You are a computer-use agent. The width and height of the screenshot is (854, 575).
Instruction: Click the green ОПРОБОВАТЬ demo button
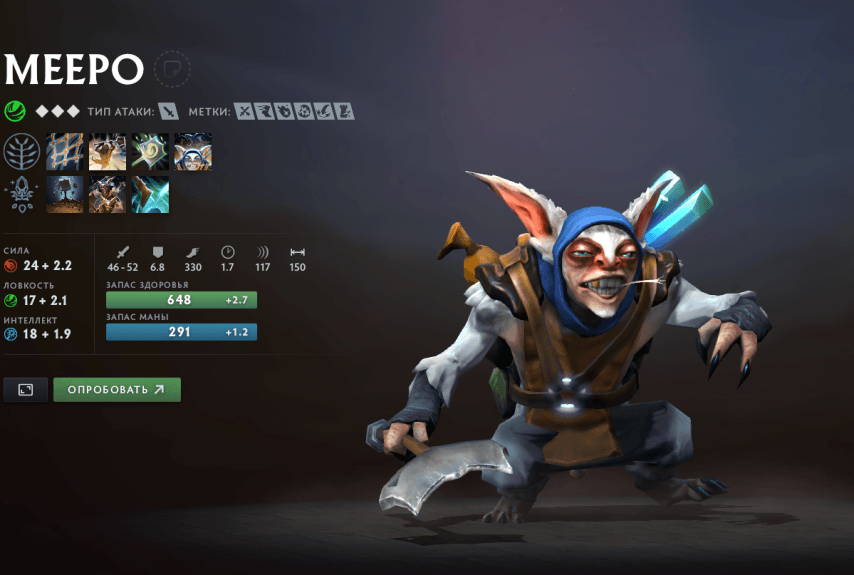(117, 390)
